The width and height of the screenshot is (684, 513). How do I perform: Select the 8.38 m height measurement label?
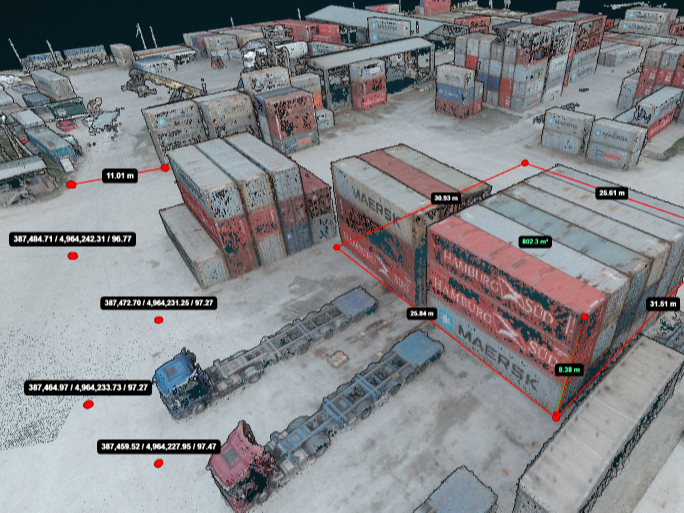pyautogui.click(x=570, y=369)
